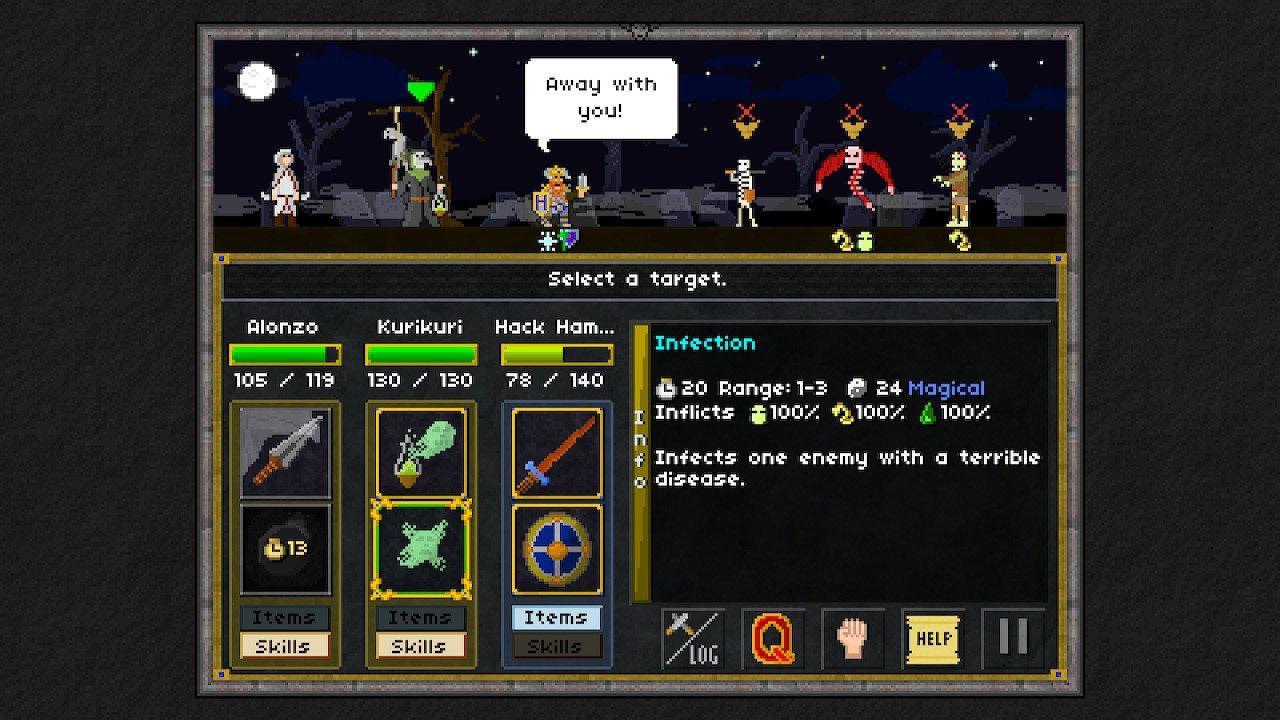Select Hack Ham's sword attack icon
The image size is (1280, 720).
coord(557,452)
